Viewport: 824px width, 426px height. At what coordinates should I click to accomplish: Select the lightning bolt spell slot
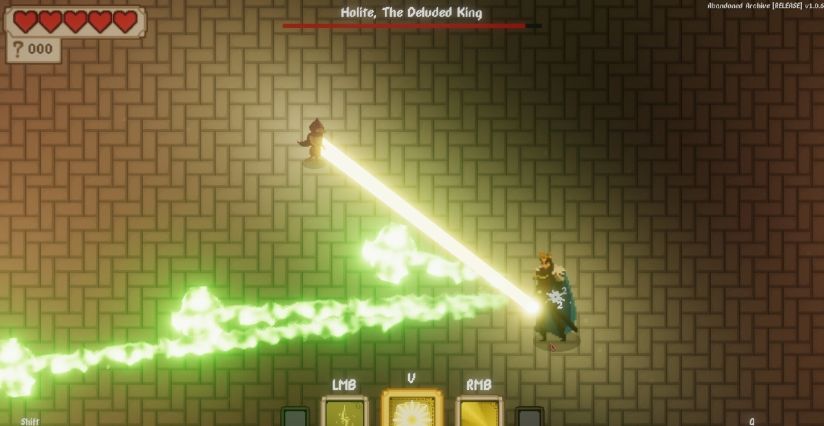344,412
